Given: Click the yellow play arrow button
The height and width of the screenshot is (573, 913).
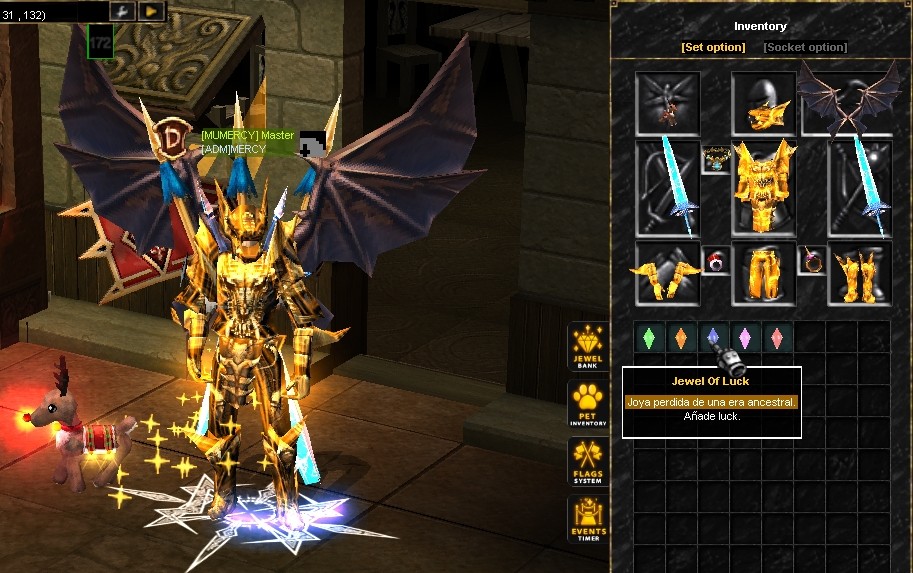Looking at the screenshot, I should 151,11.
